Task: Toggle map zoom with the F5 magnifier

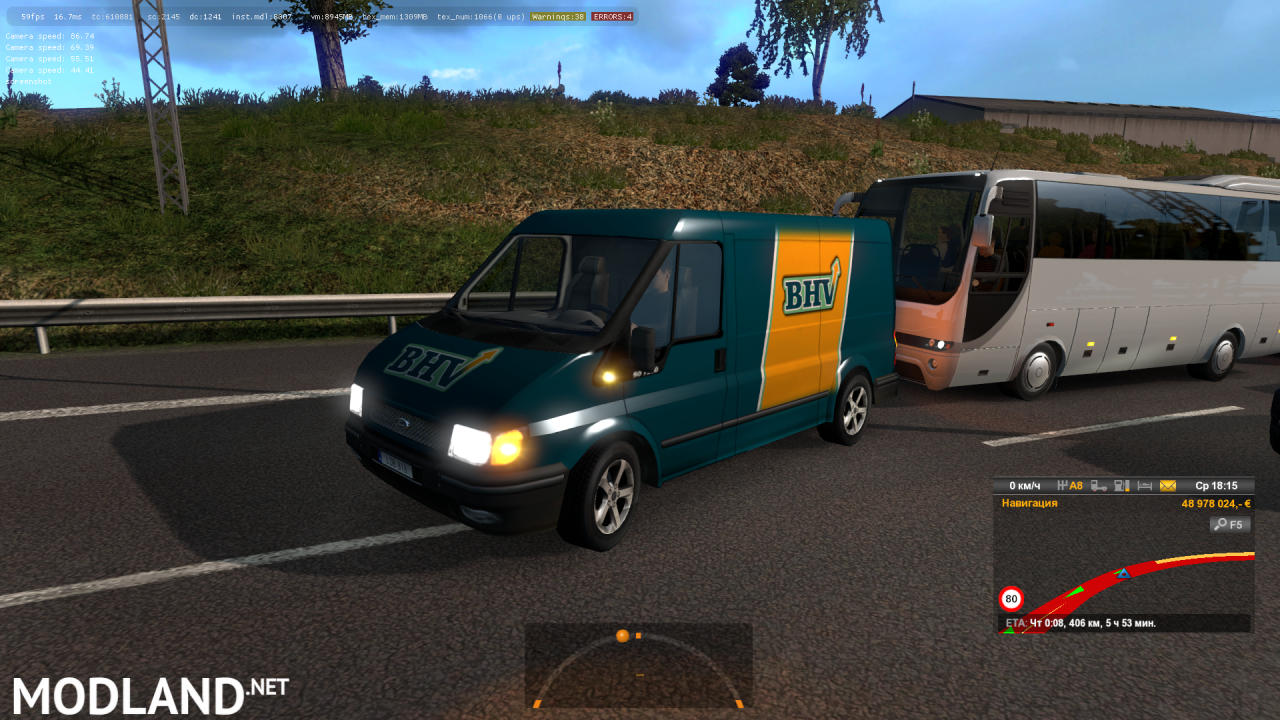Action: pos(1229,524)
